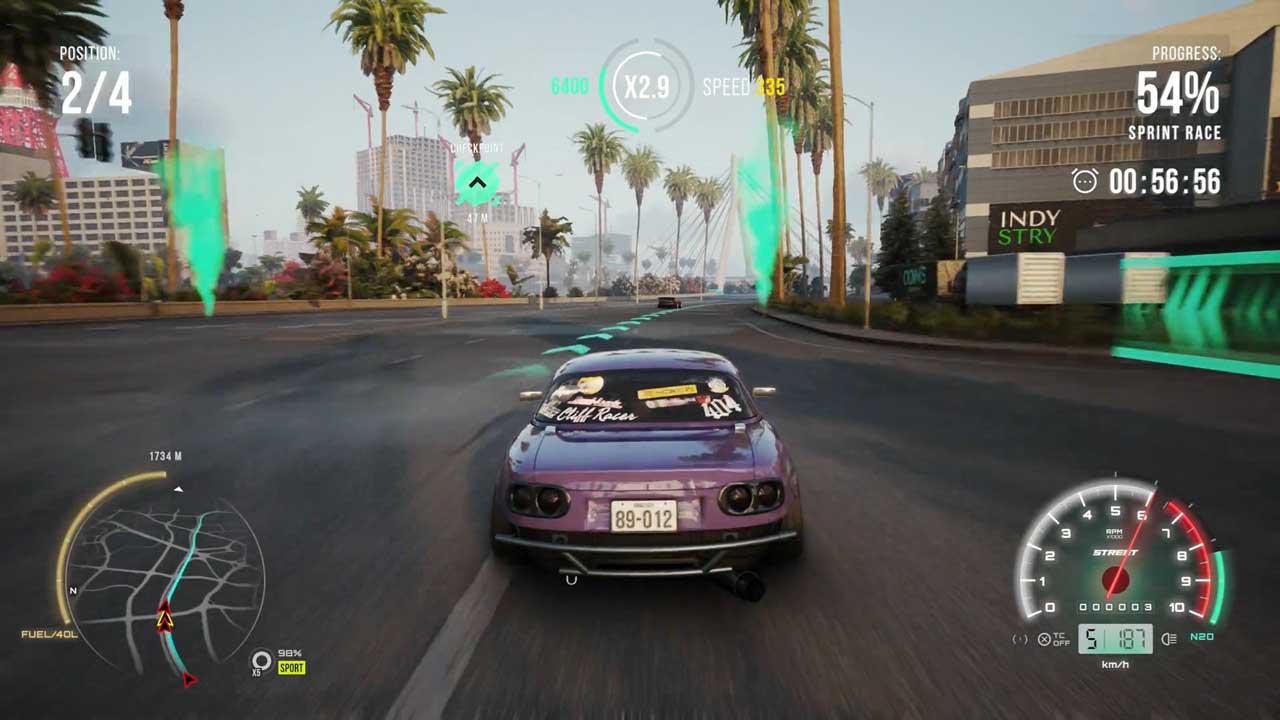Toggle the TC OFF traction control indicator

point(1052,640)
